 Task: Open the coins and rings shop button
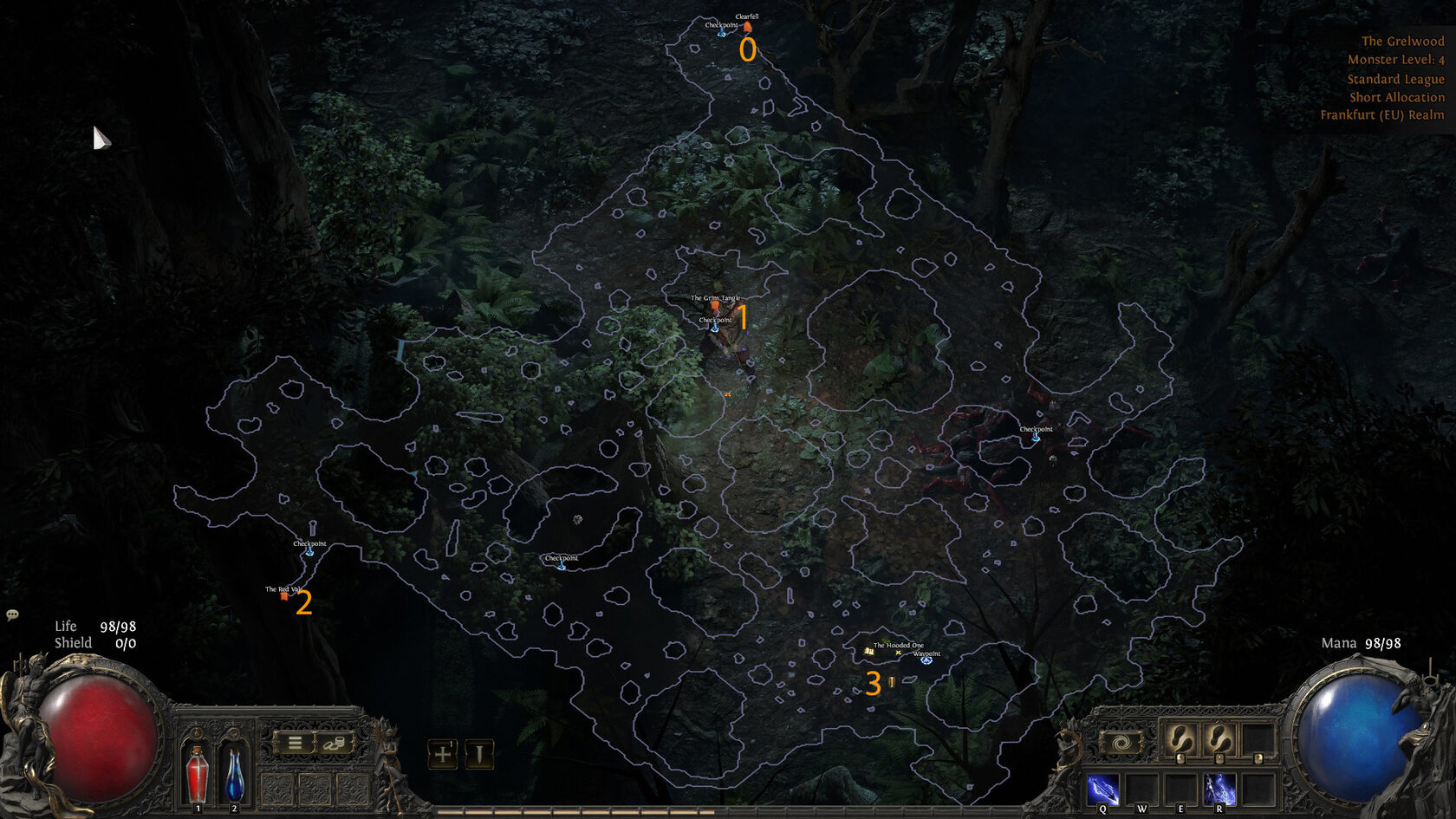tap(335, 743)
